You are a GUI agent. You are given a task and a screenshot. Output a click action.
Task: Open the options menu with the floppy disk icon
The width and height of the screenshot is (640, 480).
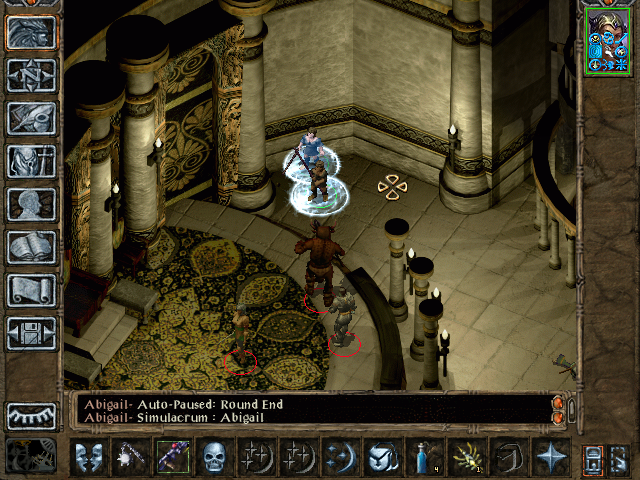click(31, 333)
